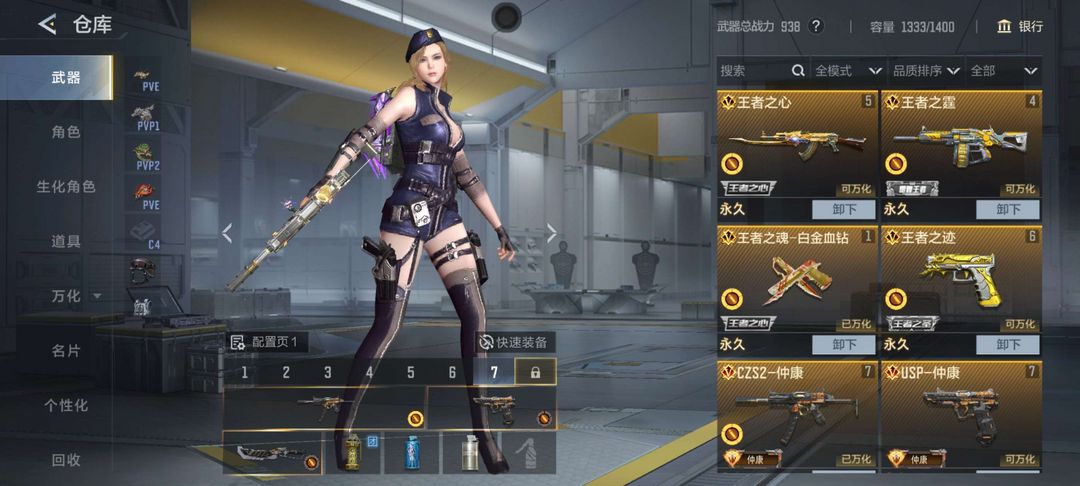Image resolution: width=1080 pixels, height=486 pixels.
Task: Open the 名片 tab
Action: pyautogui.click(x=66, y=351)
